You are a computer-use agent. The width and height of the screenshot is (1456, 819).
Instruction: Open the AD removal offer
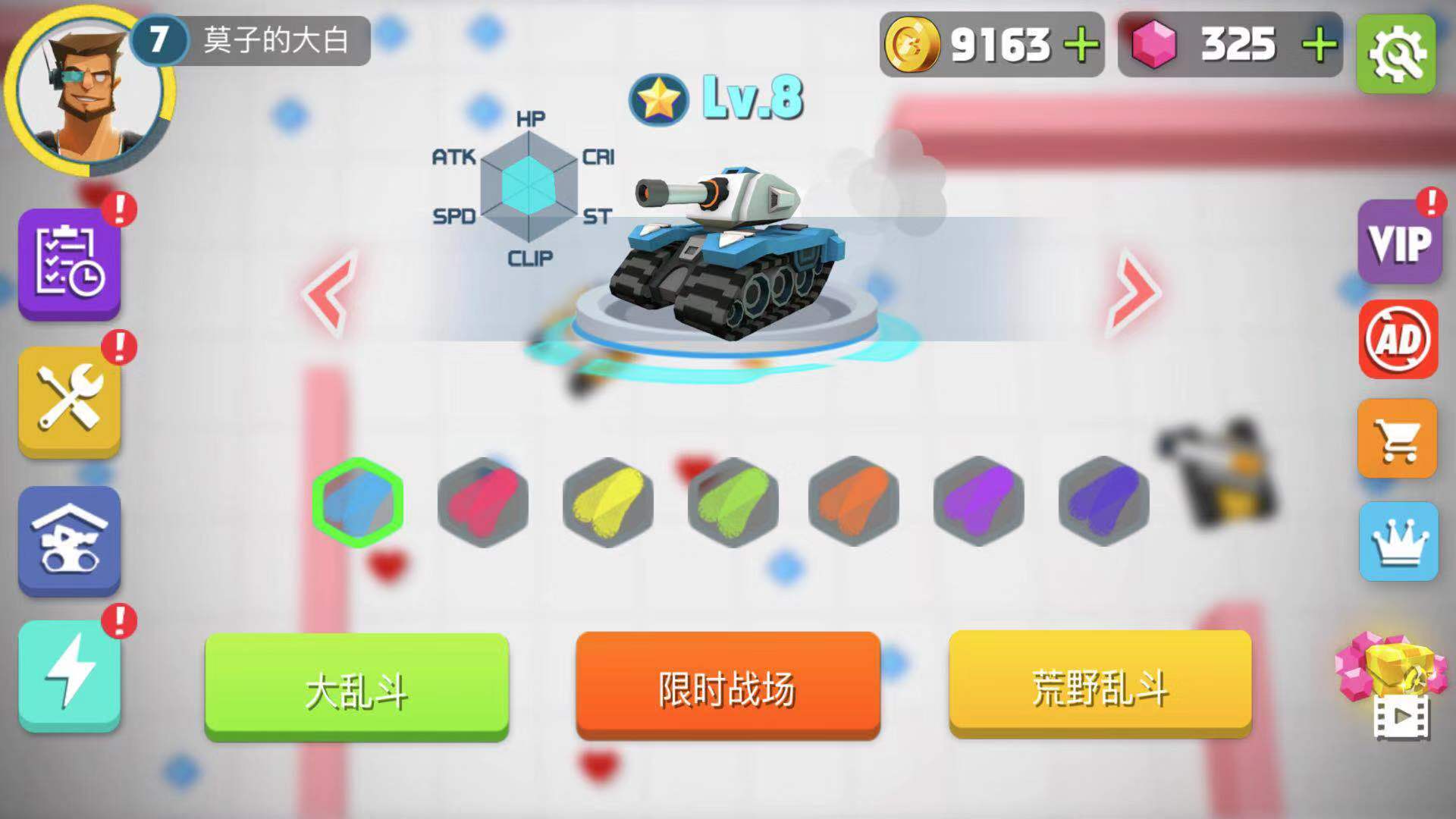click(x=1399, y=341)
